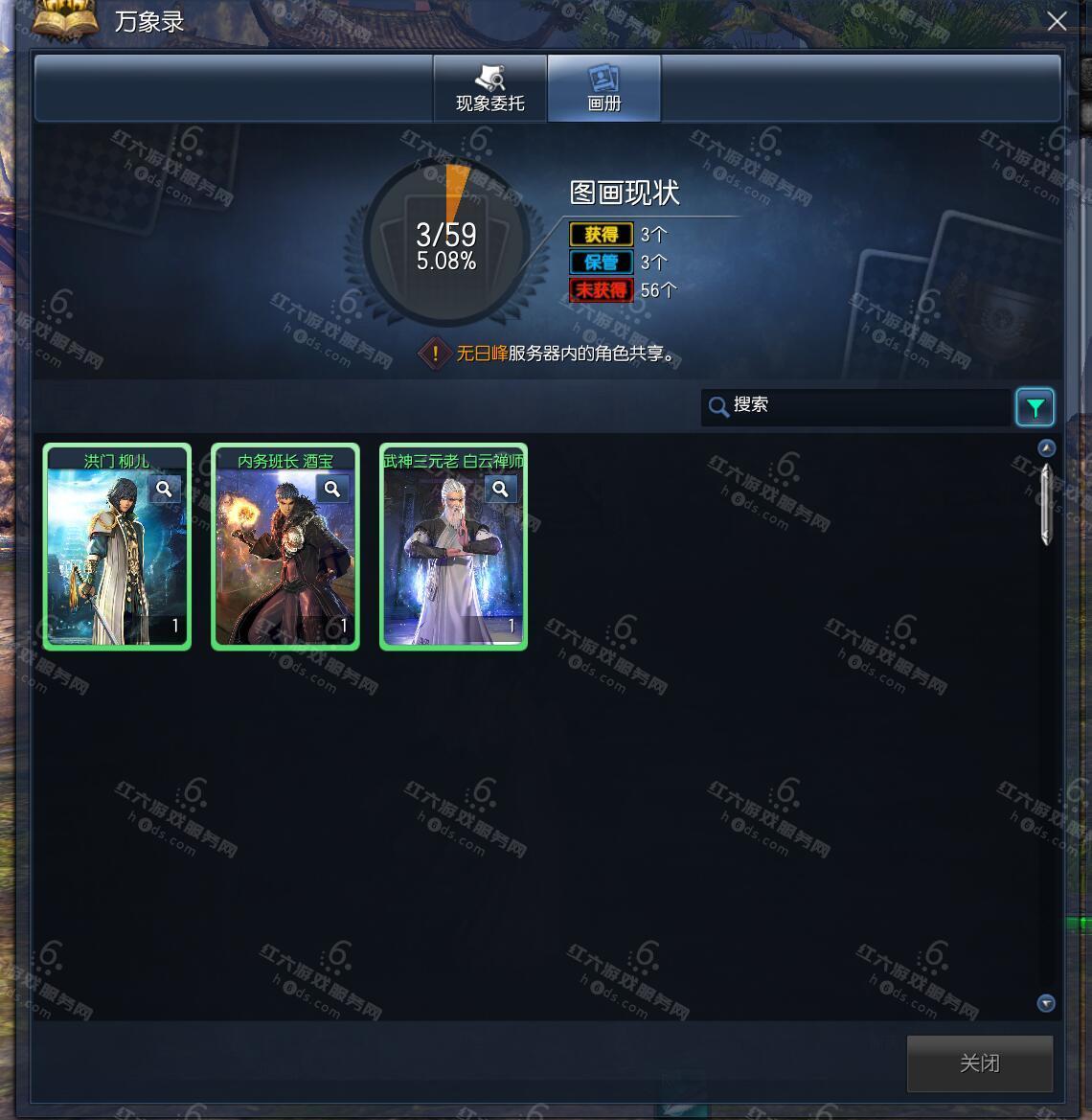
Task: Show cards with 获得 status
Action: click(602, 235)
